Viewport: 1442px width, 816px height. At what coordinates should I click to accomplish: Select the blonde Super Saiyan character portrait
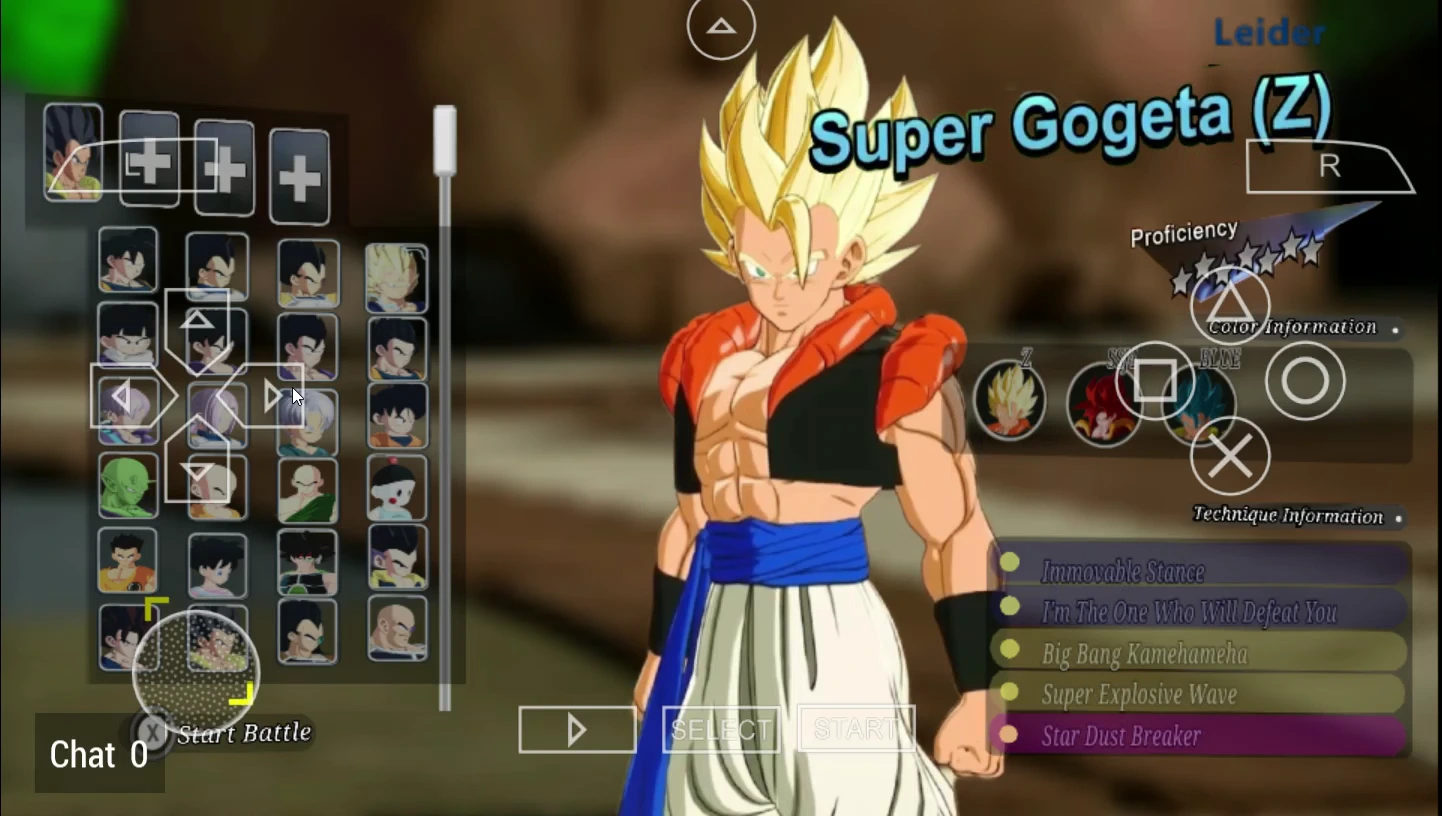[397, 277]
